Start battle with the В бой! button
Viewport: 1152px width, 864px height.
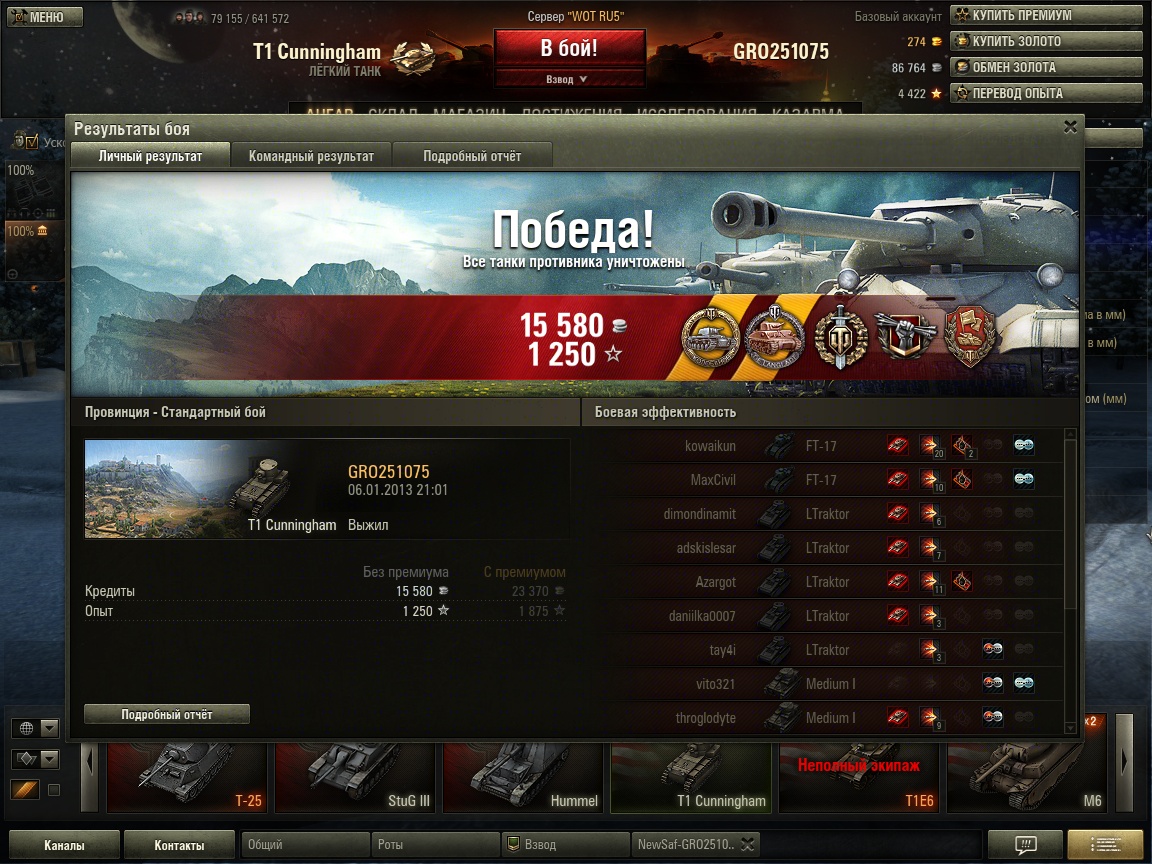(x=569, y=48)
